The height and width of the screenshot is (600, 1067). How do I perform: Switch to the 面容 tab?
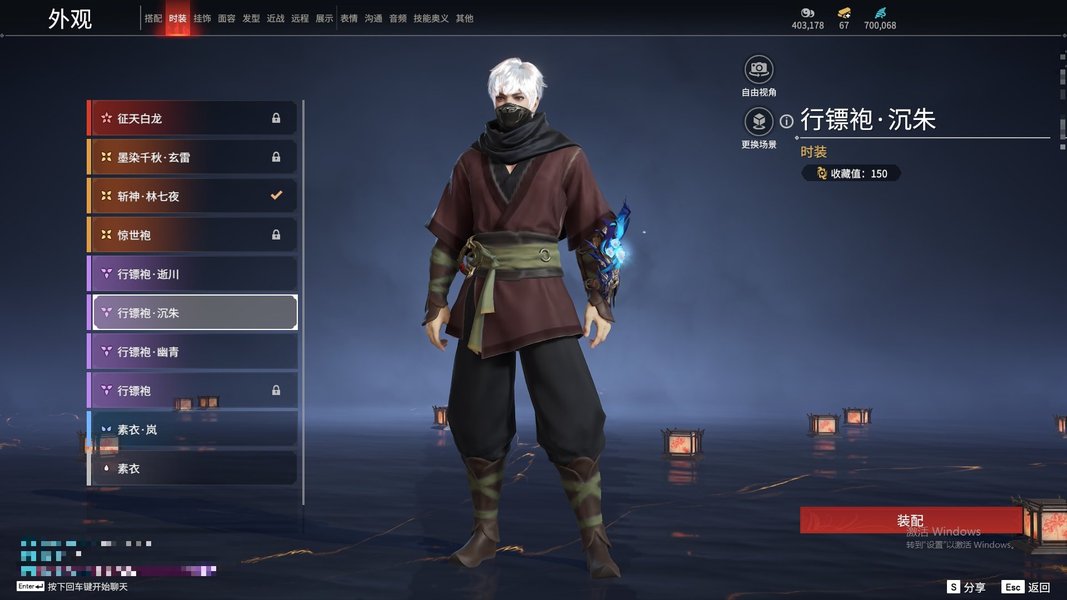click(x=227, y=18)
